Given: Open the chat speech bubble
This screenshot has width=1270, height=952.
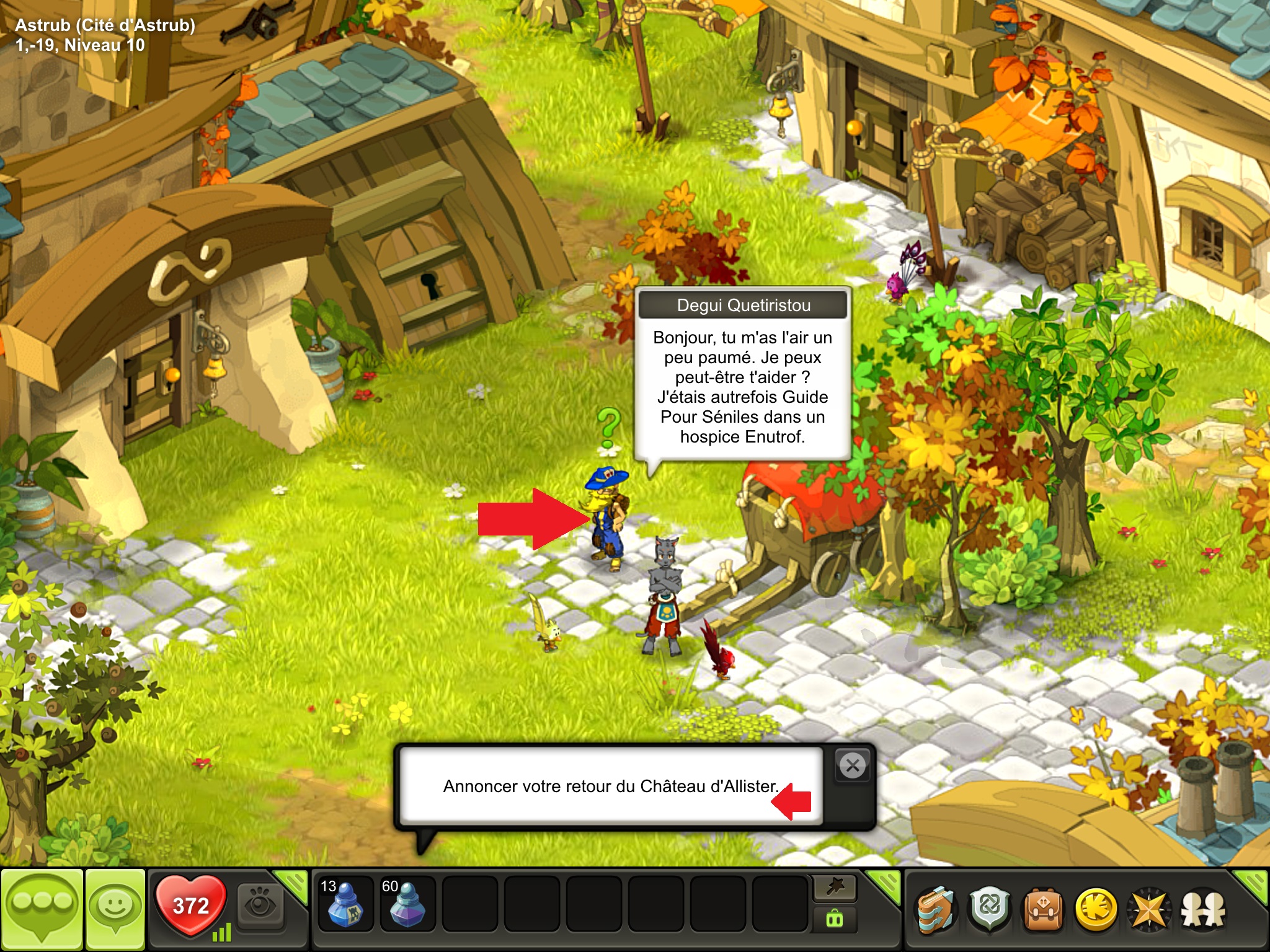Looking at the screenshot, I should point(42,909).
